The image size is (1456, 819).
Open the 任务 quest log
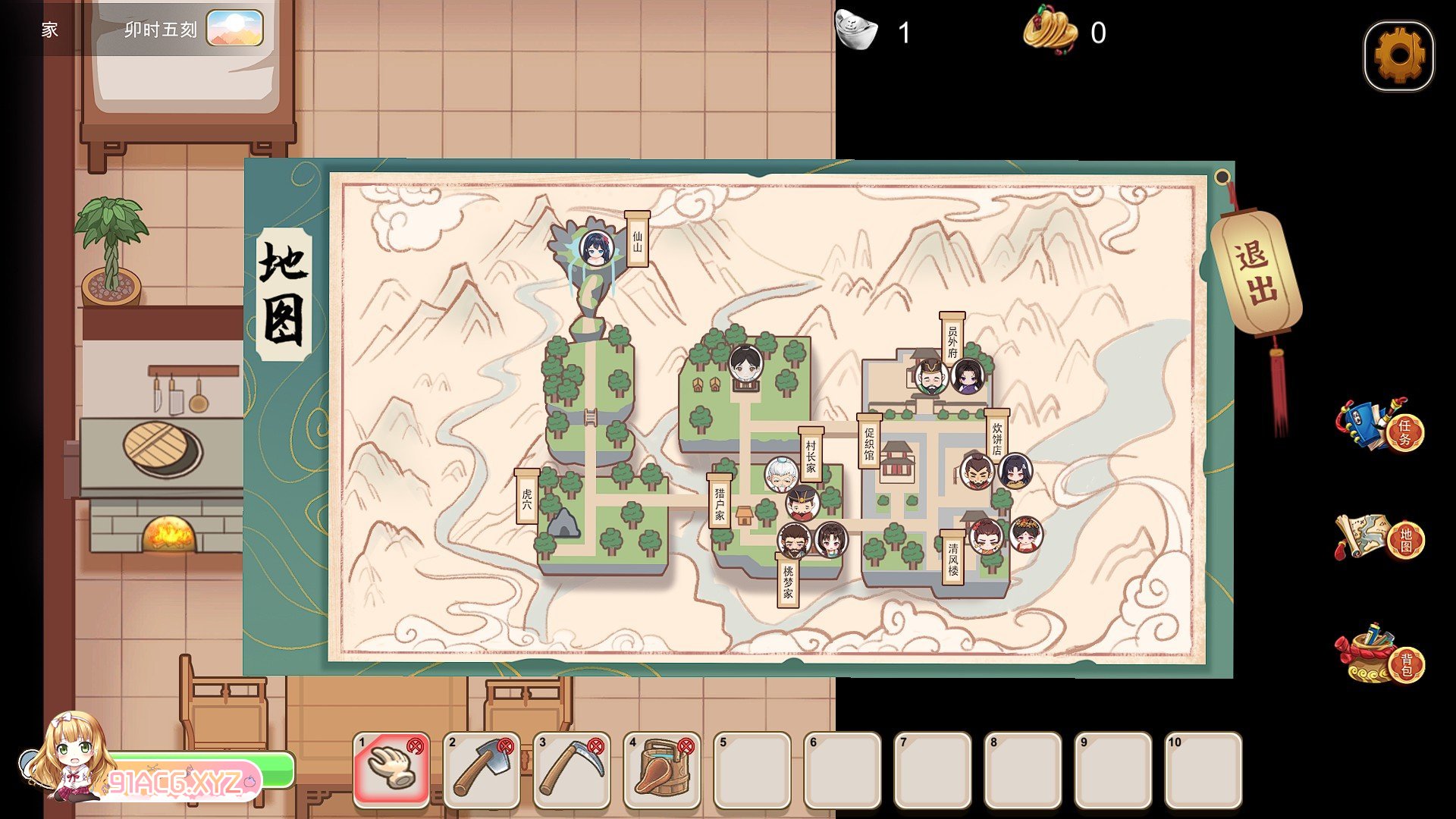pyautogui.click(x=1380, y=426)
